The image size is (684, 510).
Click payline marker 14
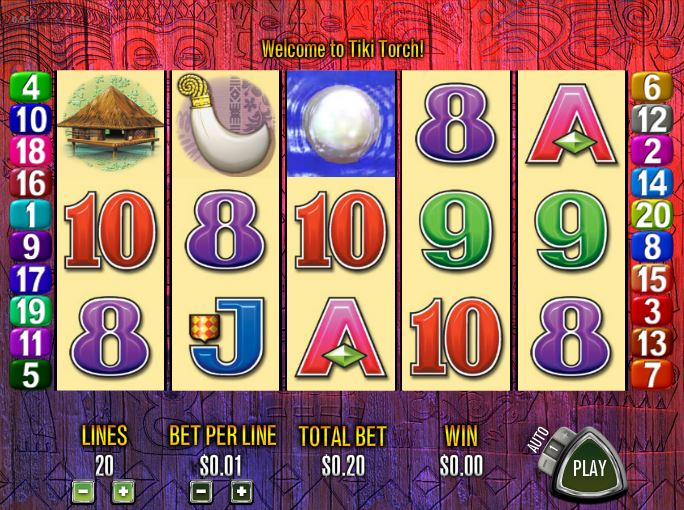(x=652, y=183)
